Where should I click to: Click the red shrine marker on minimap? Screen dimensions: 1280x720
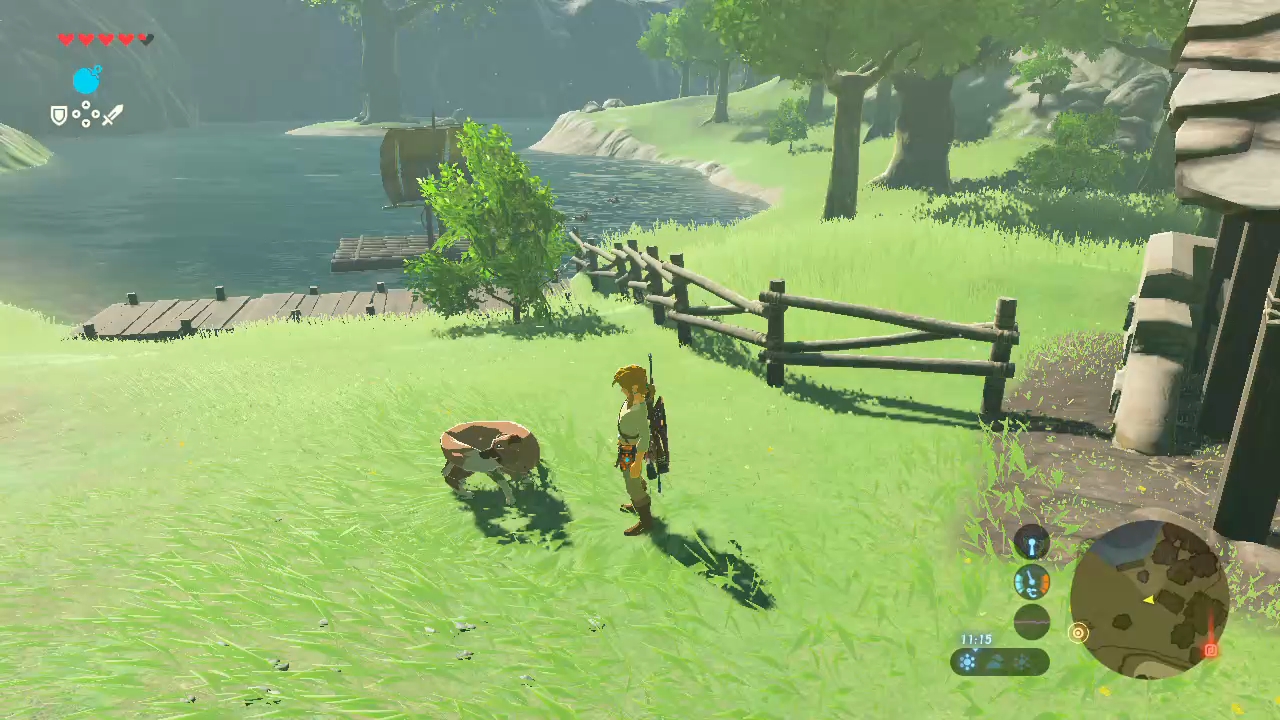[x=1210, y=650]
